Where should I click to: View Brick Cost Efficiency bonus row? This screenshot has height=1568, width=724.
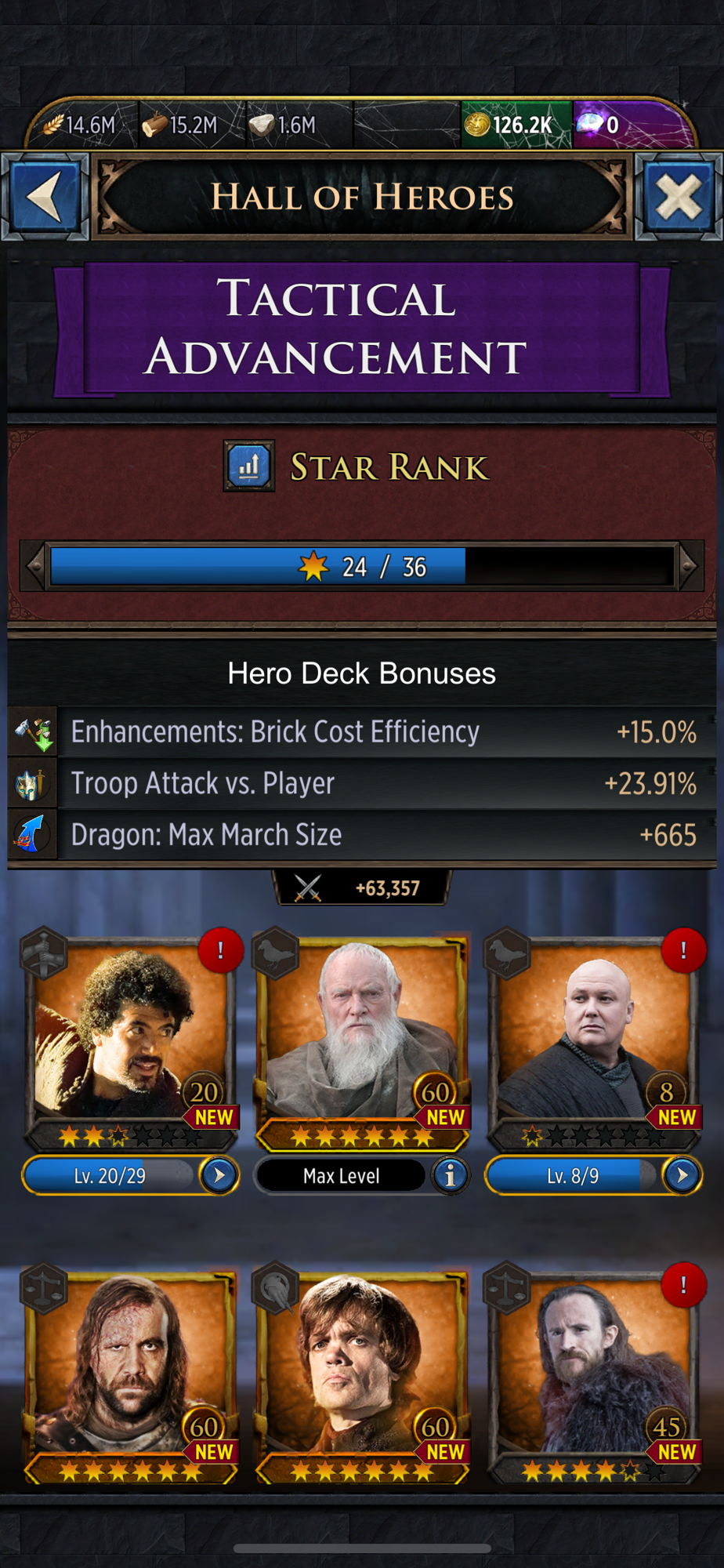(362, 732)
